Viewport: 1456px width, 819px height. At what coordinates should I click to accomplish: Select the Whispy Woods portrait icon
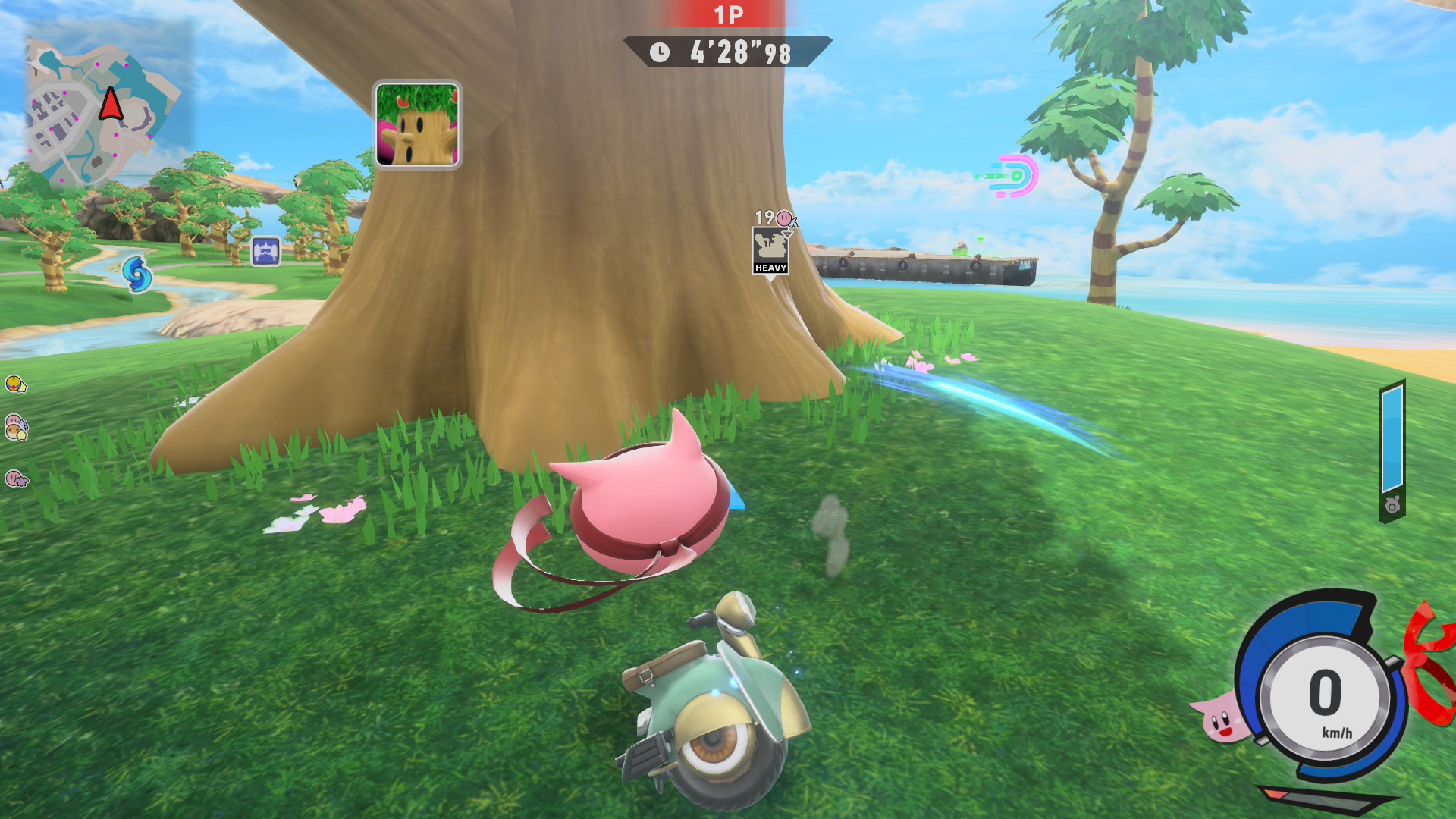(x=417, y=125)
